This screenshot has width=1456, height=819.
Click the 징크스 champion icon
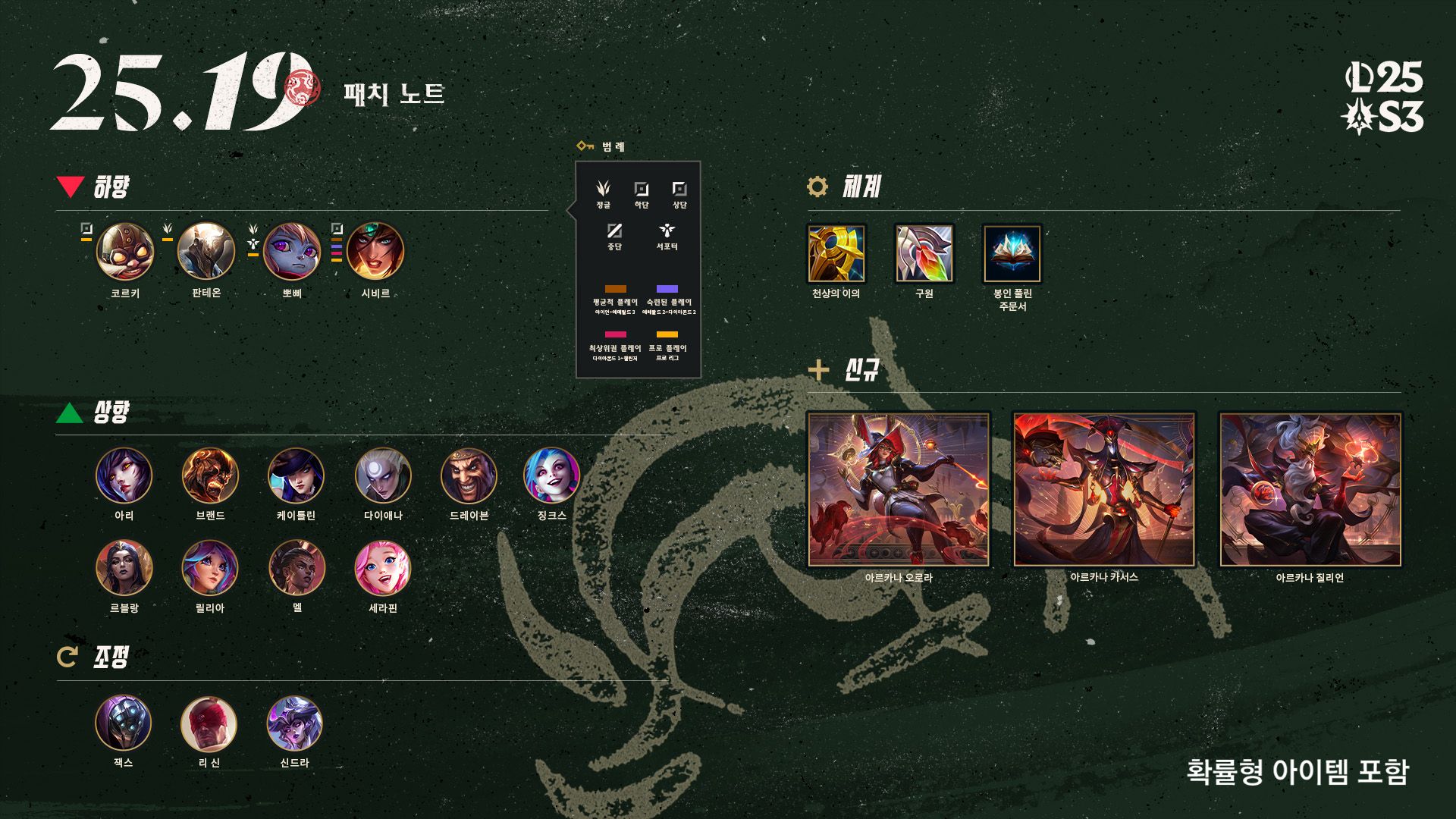(x=551, y=475)
